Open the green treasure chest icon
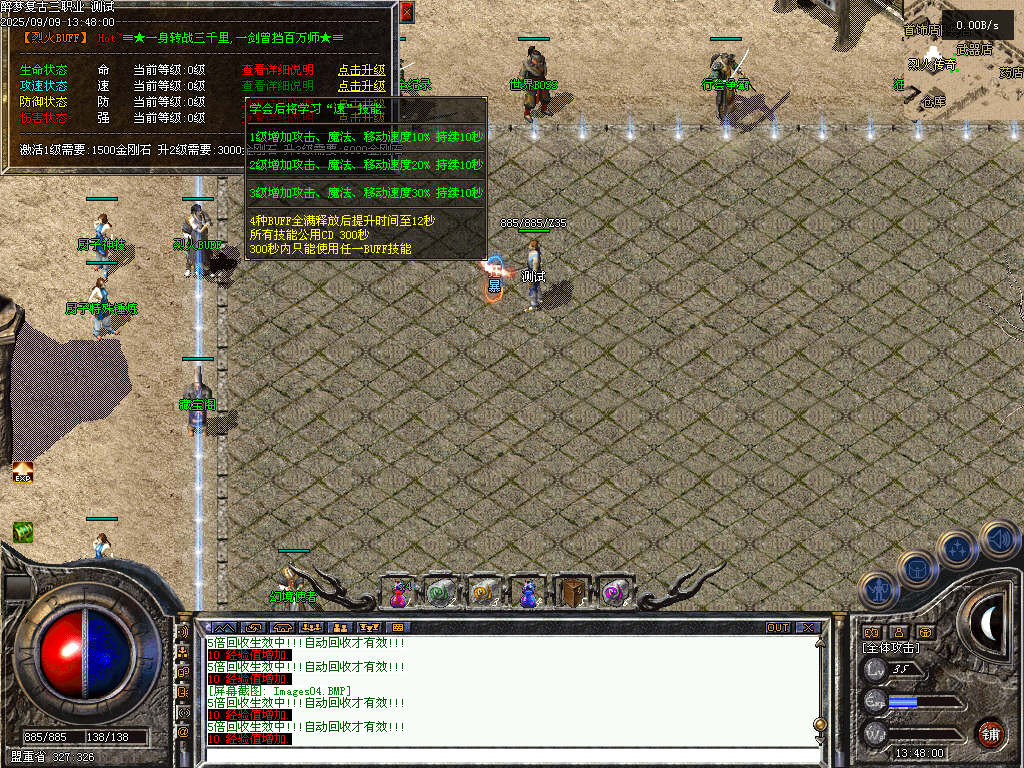This screenshot has width=1024, height=768. pos(22,532)
